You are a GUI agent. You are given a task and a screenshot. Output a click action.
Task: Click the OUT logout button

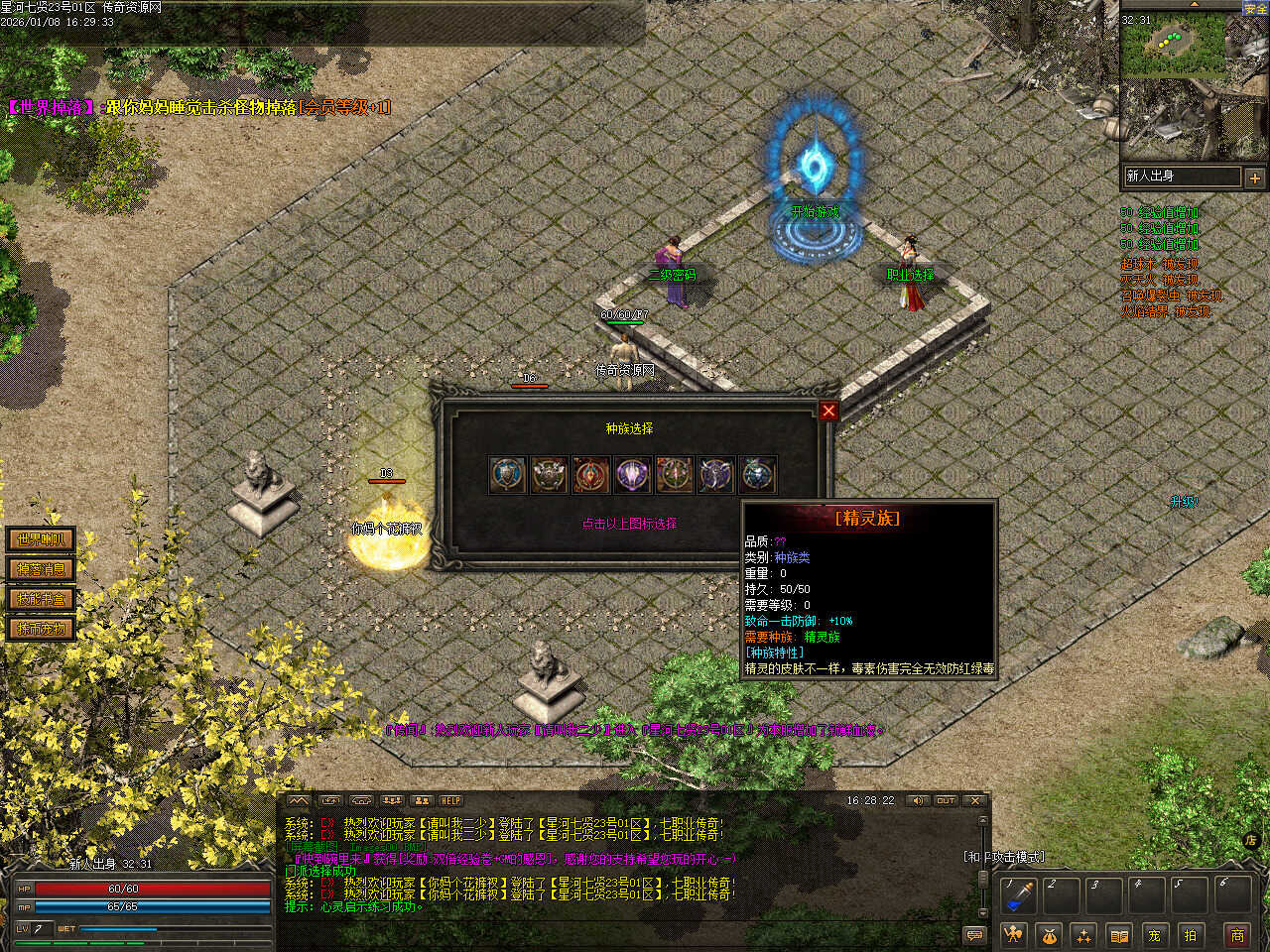pyautogui.click(x=946, y=800)
